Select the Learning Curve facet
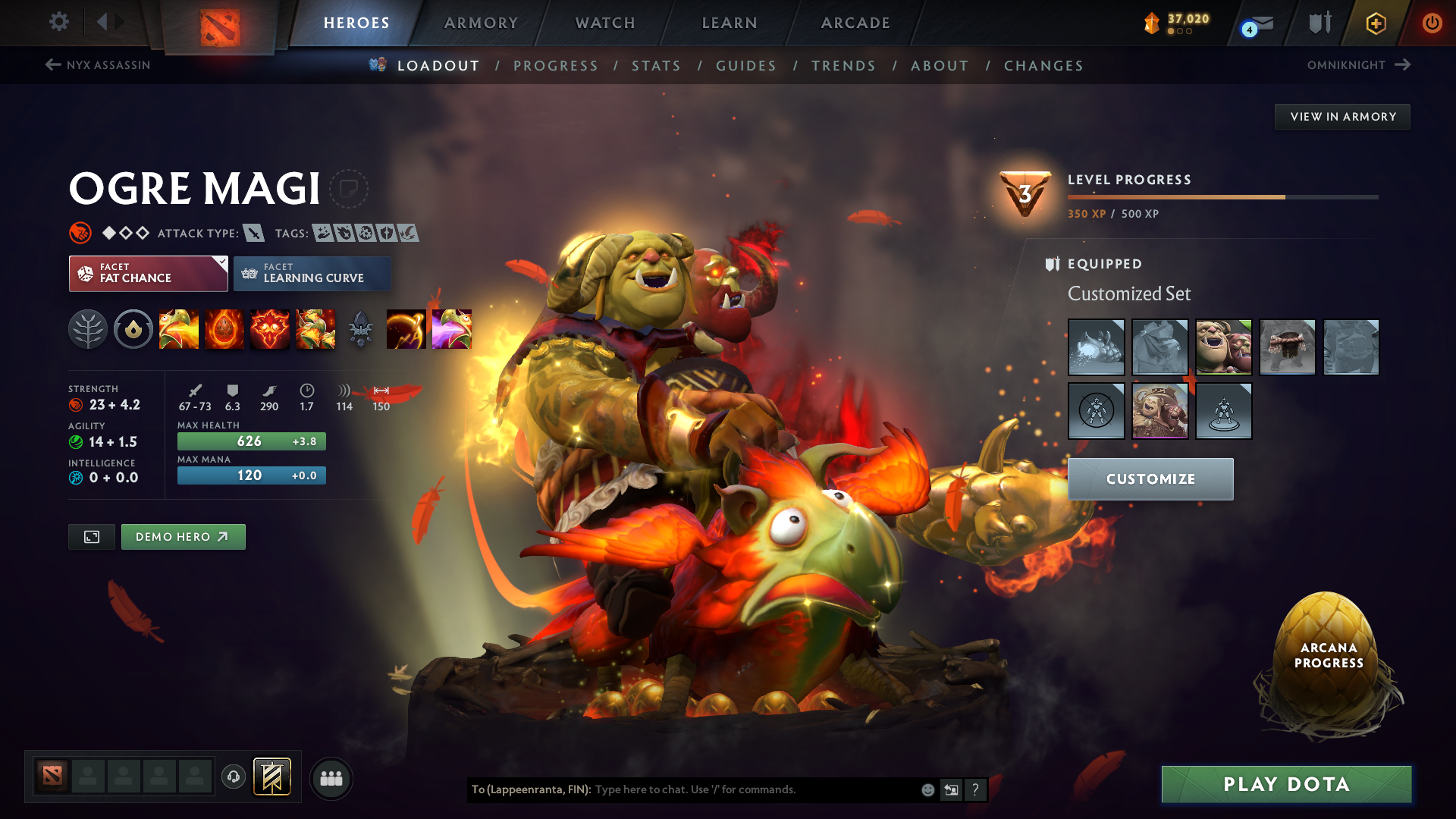The height and width of the screenshot is (819, 1456). tap(312, 274)
